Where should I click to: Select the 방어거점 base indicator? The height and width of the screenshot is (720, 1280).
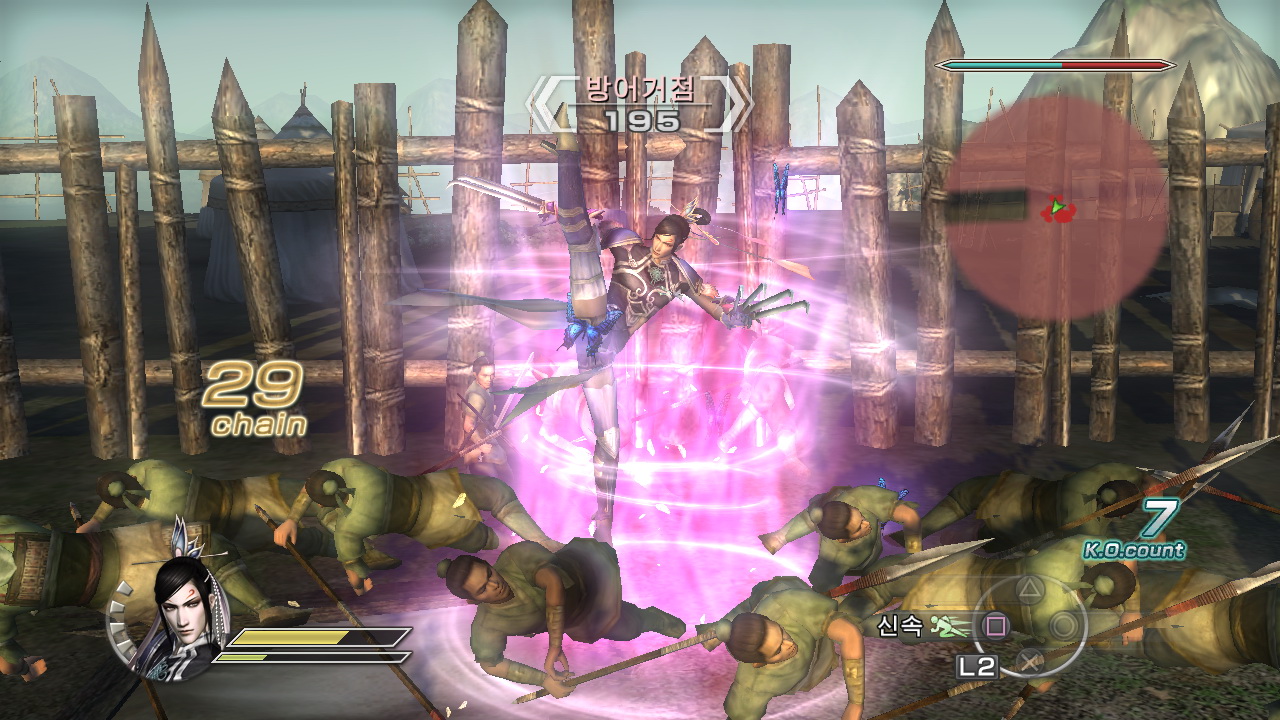pyautogui.click(x=640, y=102)
